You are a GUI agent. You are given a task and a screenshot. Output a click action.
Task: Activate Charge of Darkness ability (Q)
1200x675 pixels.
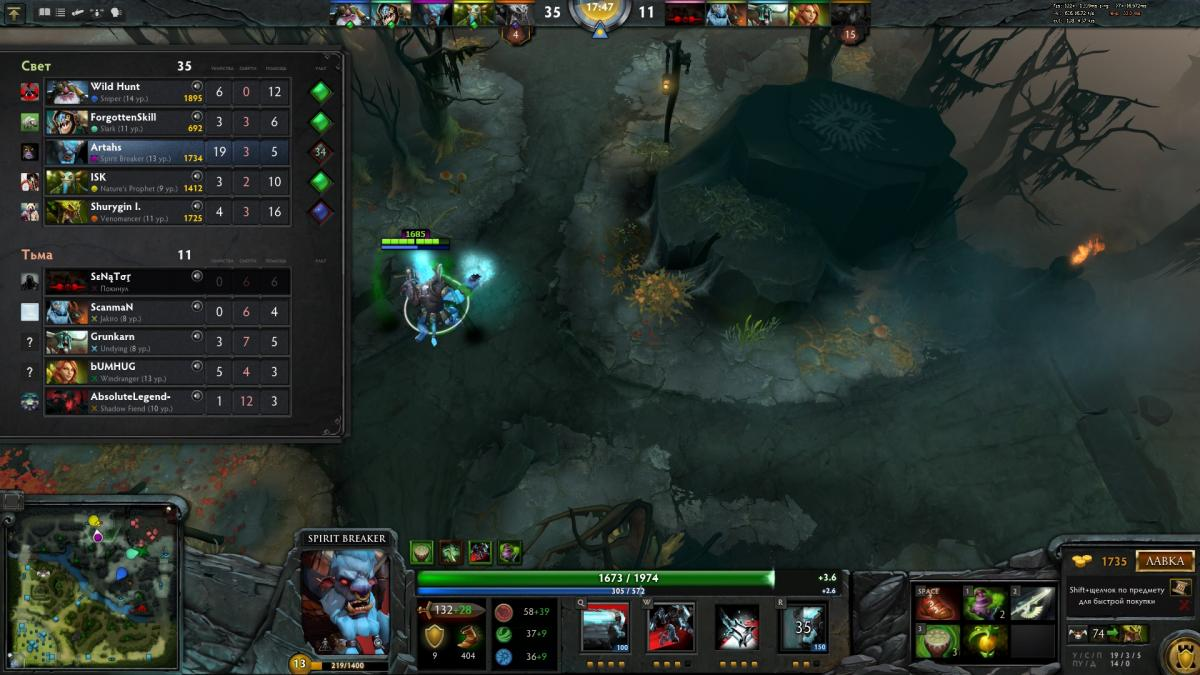605,627
